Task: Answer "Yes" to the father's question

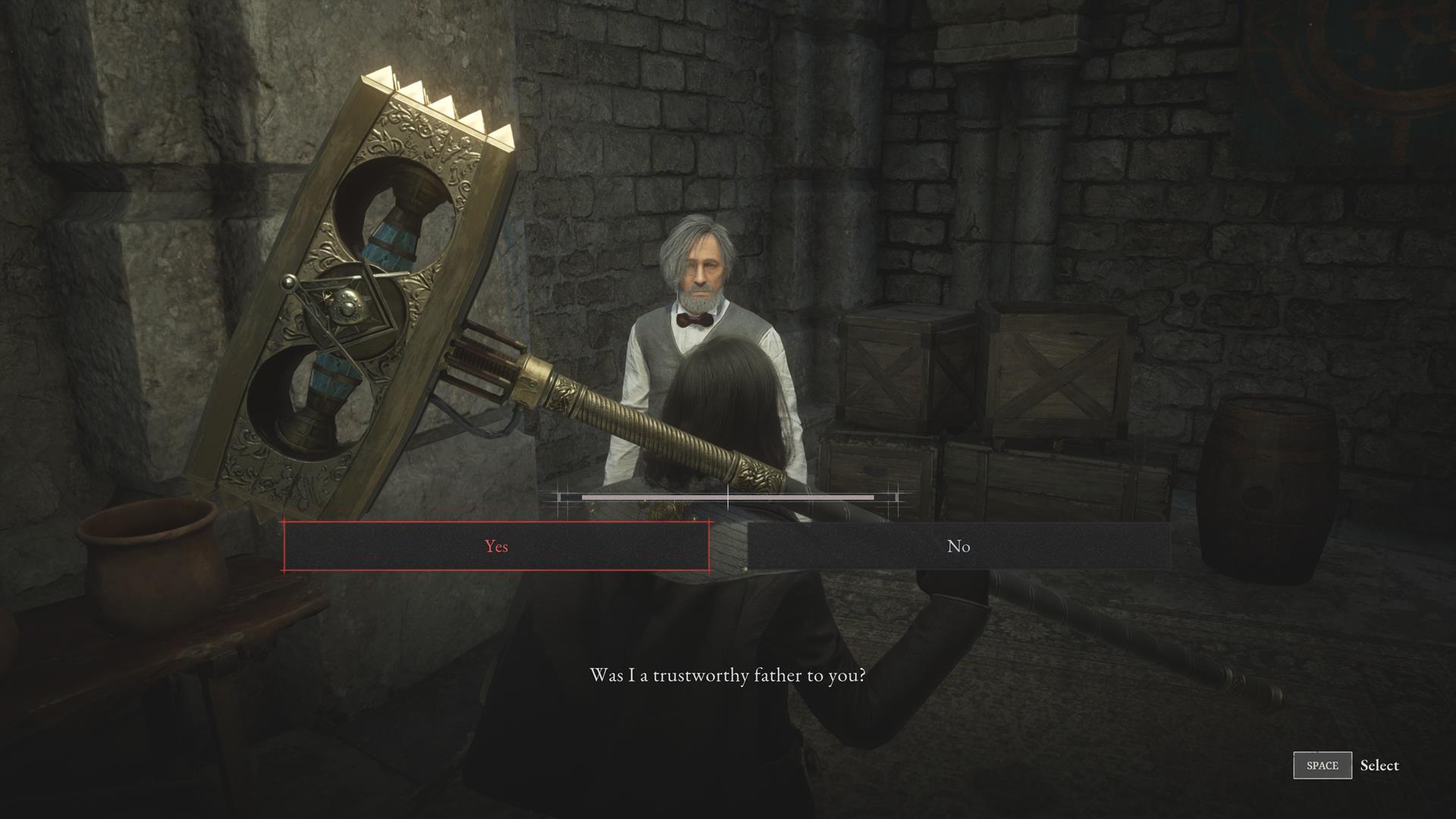Action: tap(497, 546)
